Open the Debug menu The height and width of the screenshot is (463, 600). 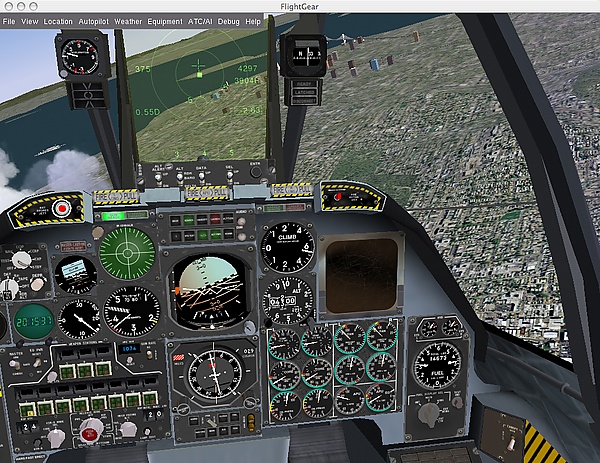coord(230,20)
